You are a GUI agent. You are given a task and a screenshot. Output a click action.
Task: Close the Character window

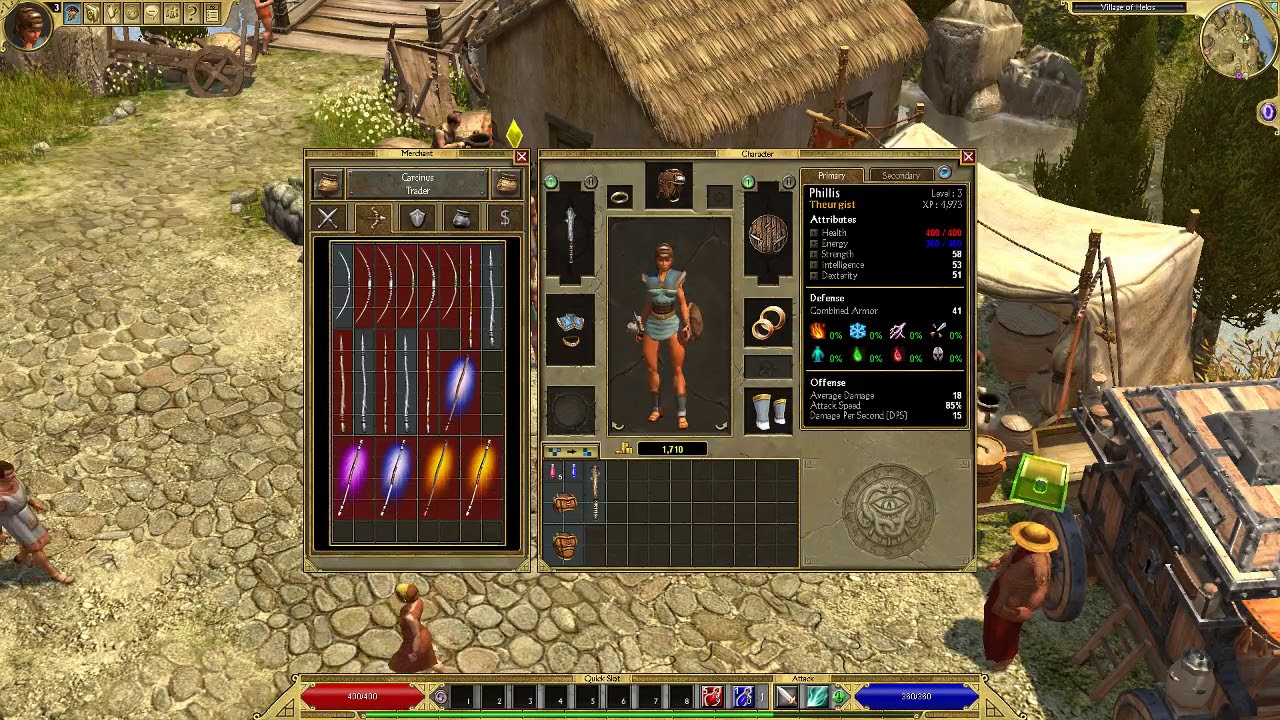967,157
